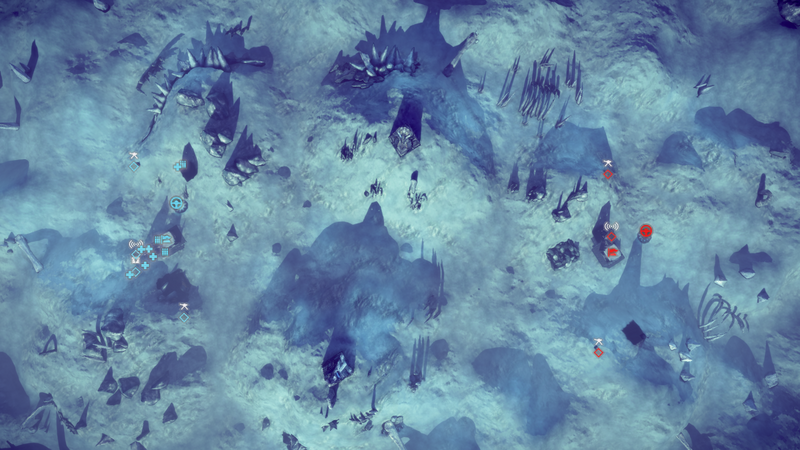800x450 pixels.
Task: Select the red steering wheel unit marker
Action: point(645,232)
